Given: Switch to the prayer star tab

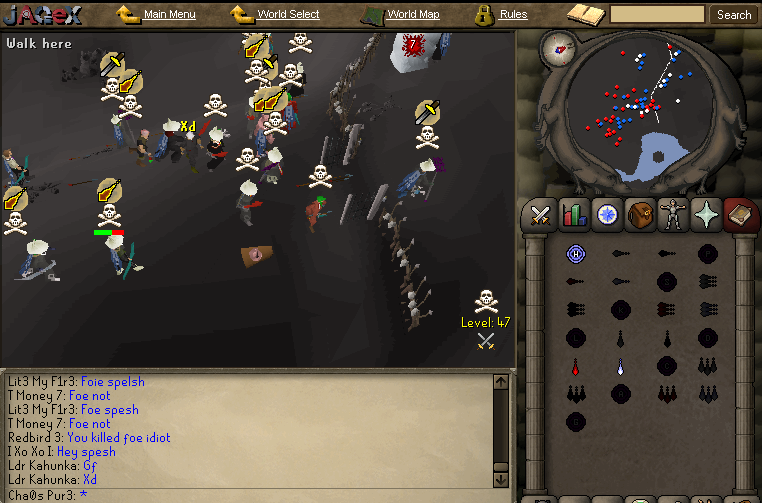Looking at the screenshot, I should (706, 214).
